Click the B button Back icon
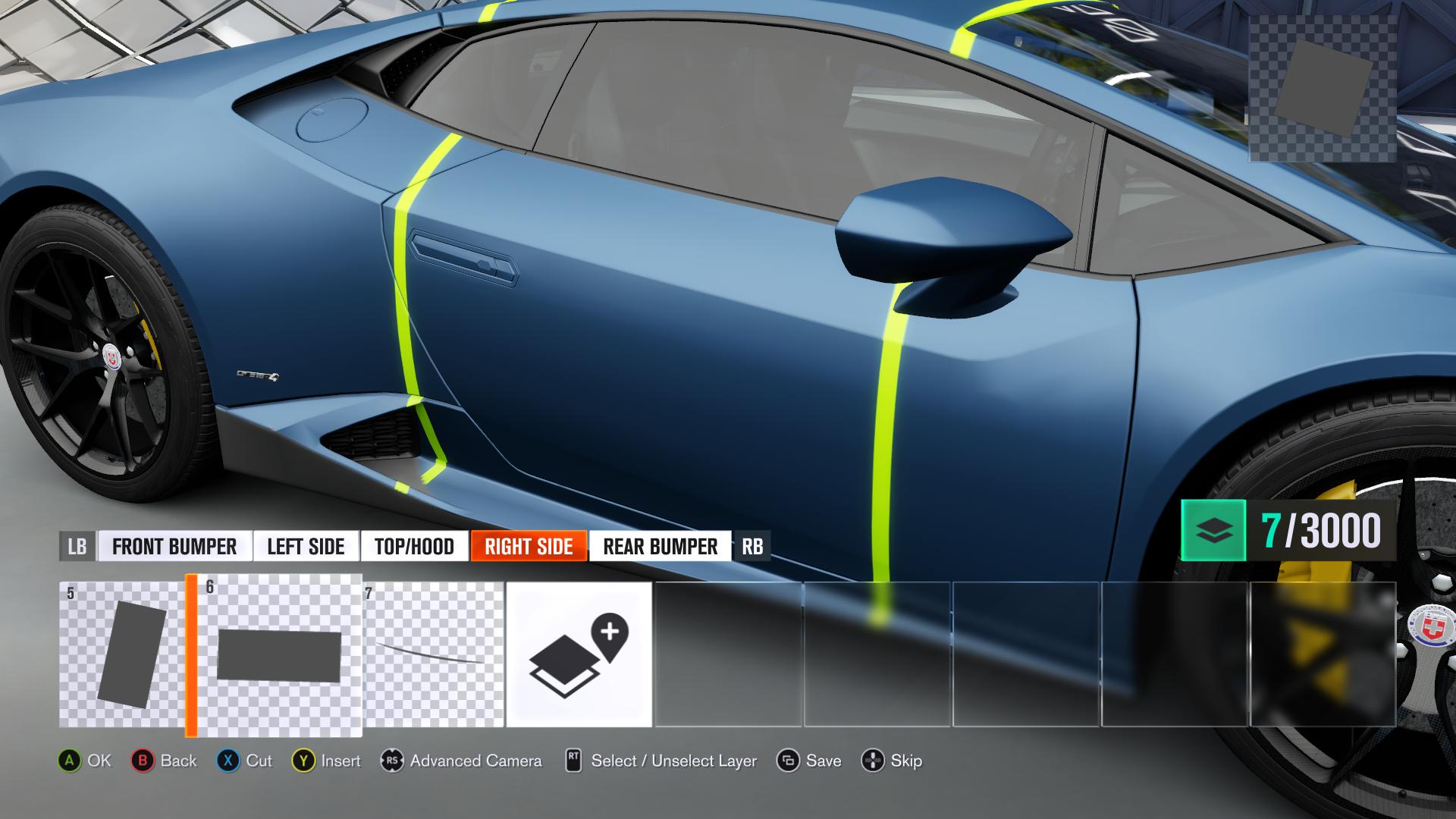Screen dimensions: 1456x819 pos(144,761)
